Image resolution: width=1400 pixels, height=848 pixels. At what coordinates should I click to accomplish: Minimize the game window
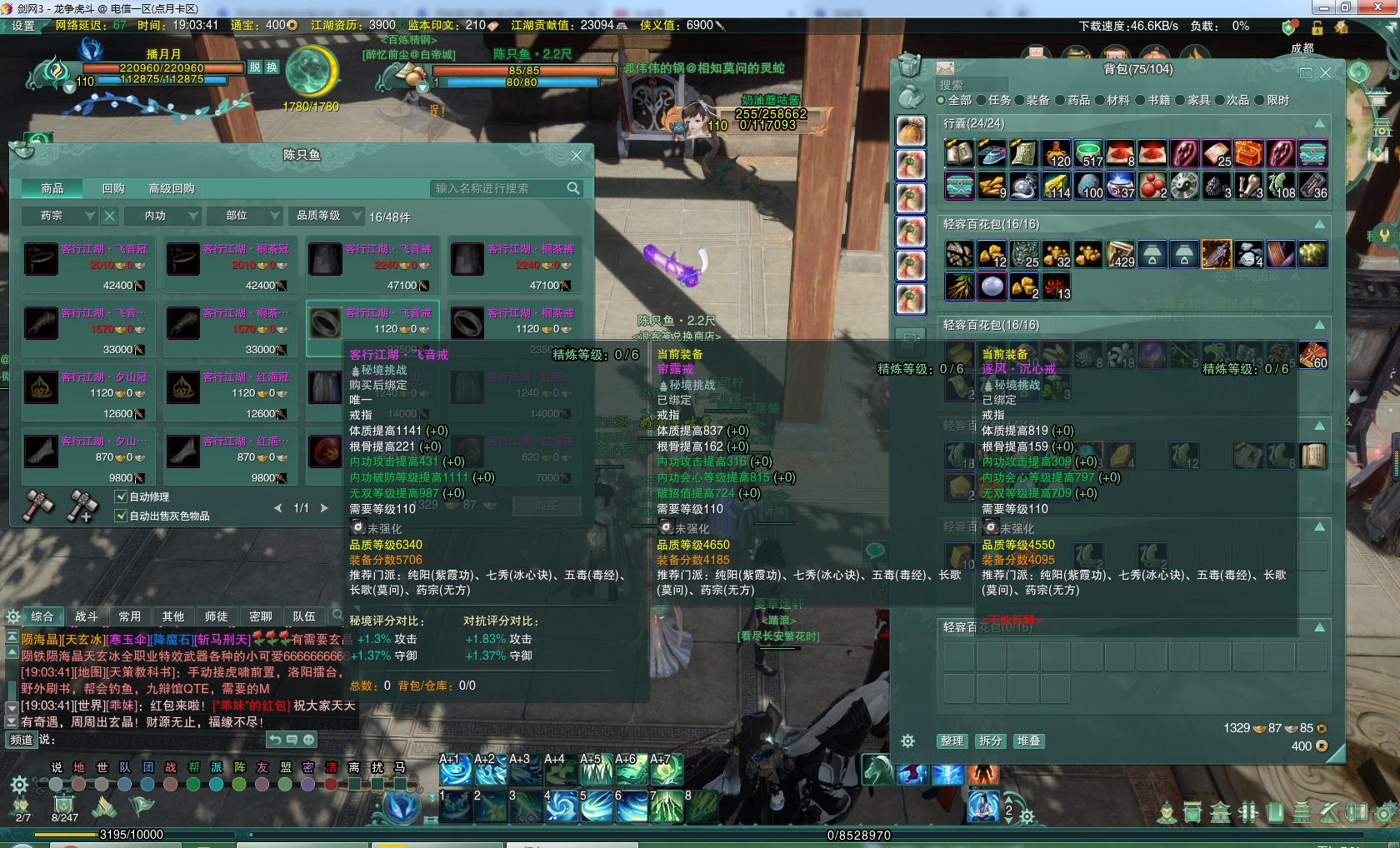coord(1323,7)
